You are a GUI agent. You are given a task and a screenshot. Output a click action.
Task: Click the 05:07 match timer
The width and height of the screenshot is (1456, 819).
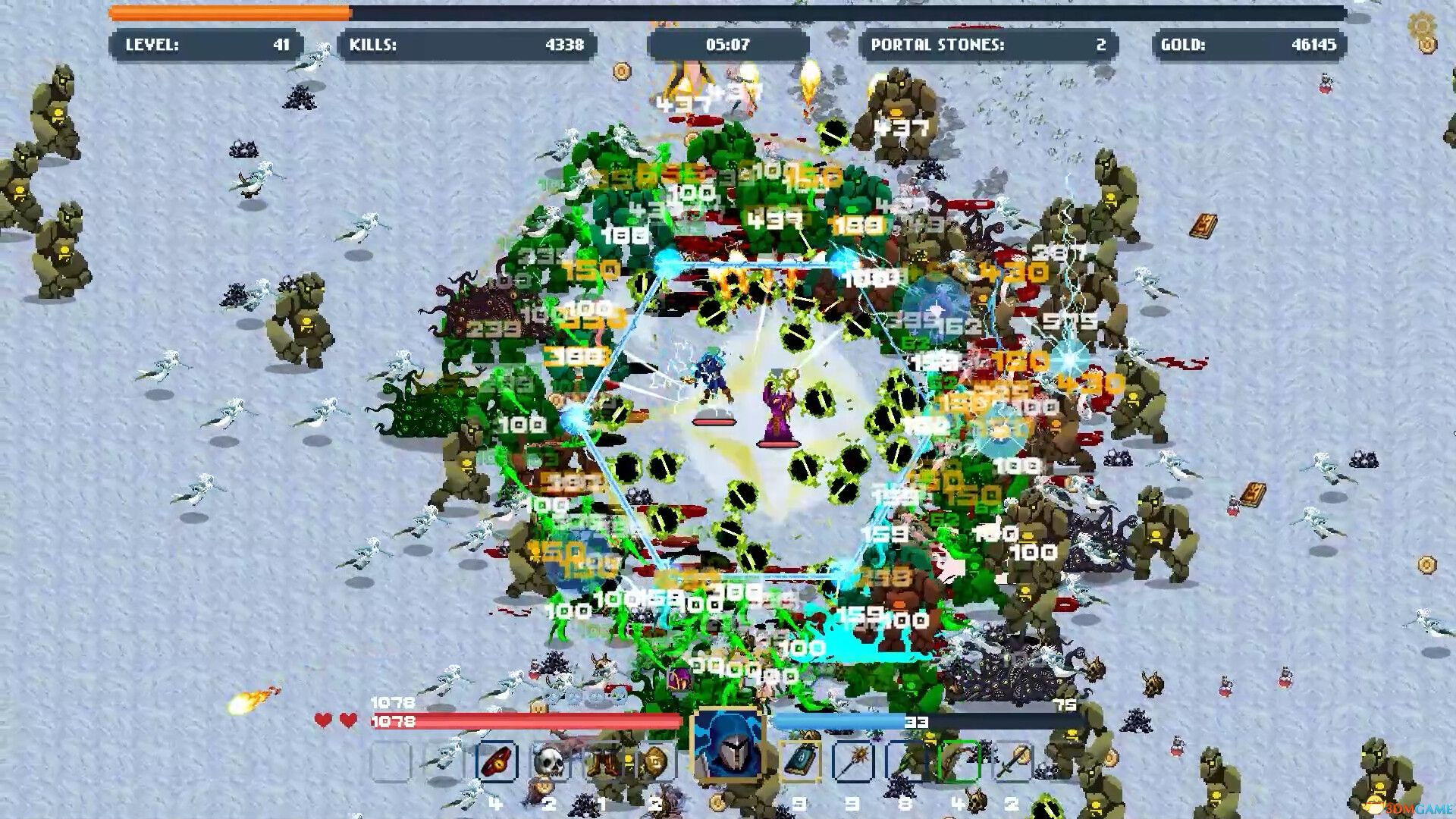click(729, 45)
